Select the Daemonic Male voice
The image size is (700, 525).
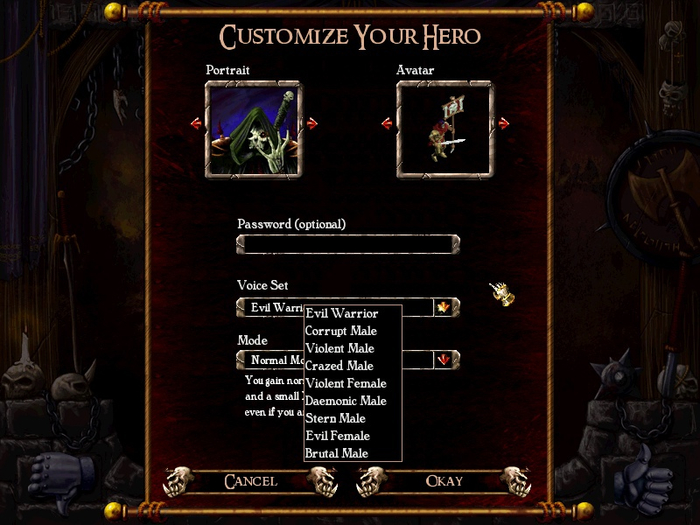click(346, 401)
